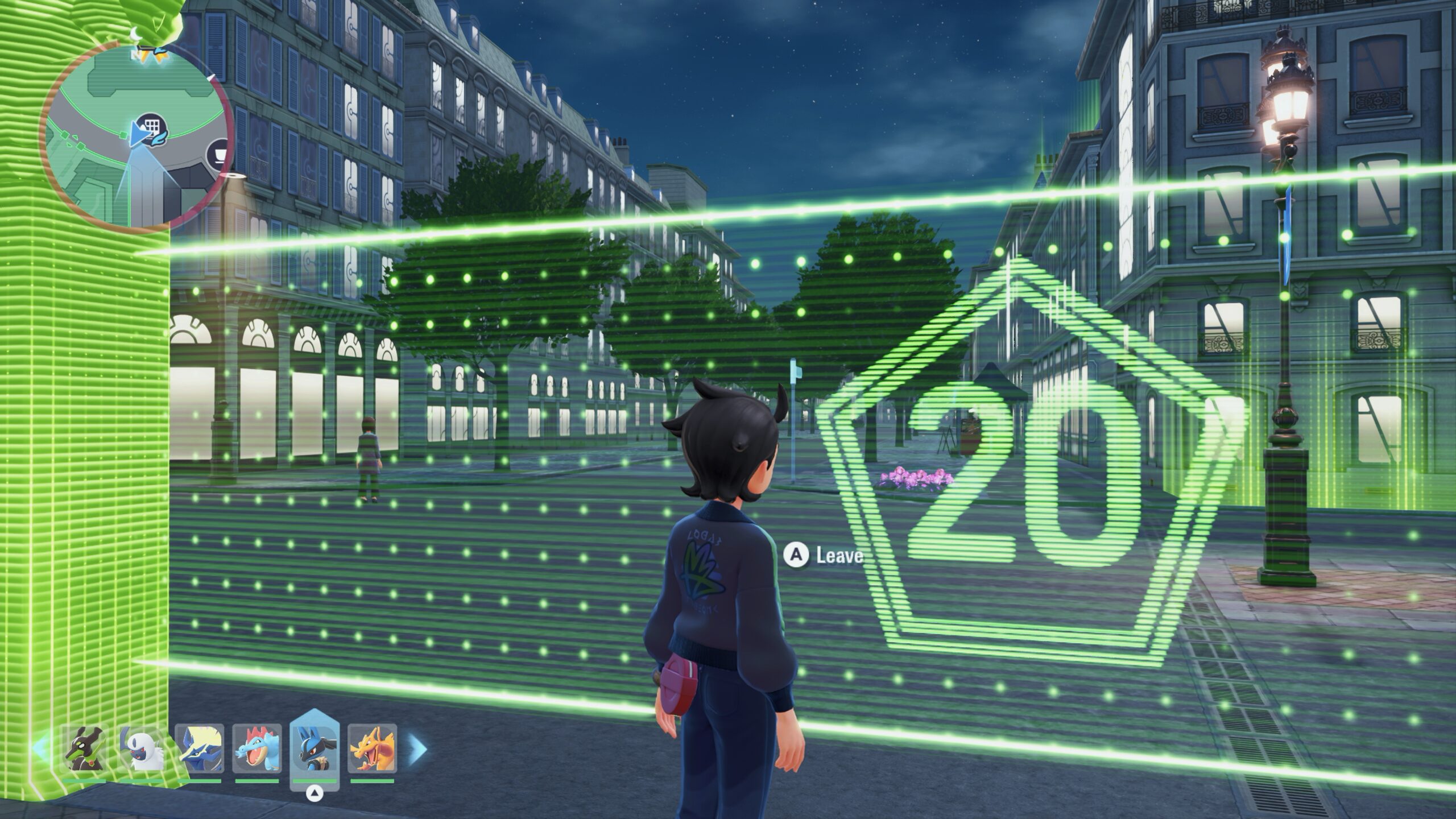Click the blue player arrow marker on the minimap

pyautogui.click(x=140, y=134)
